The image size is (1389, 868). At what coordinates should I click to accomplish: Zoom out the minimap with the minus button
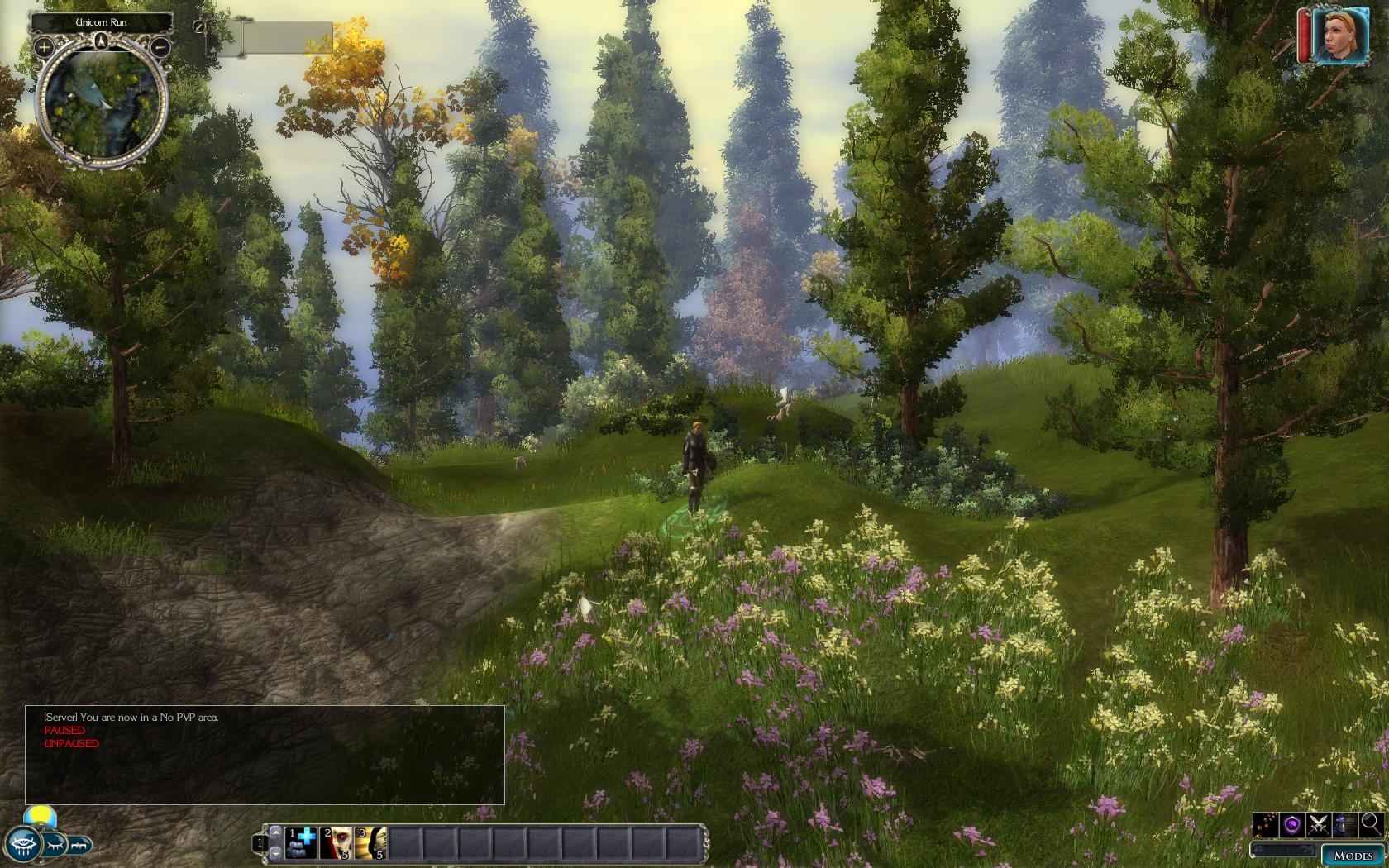161,48
